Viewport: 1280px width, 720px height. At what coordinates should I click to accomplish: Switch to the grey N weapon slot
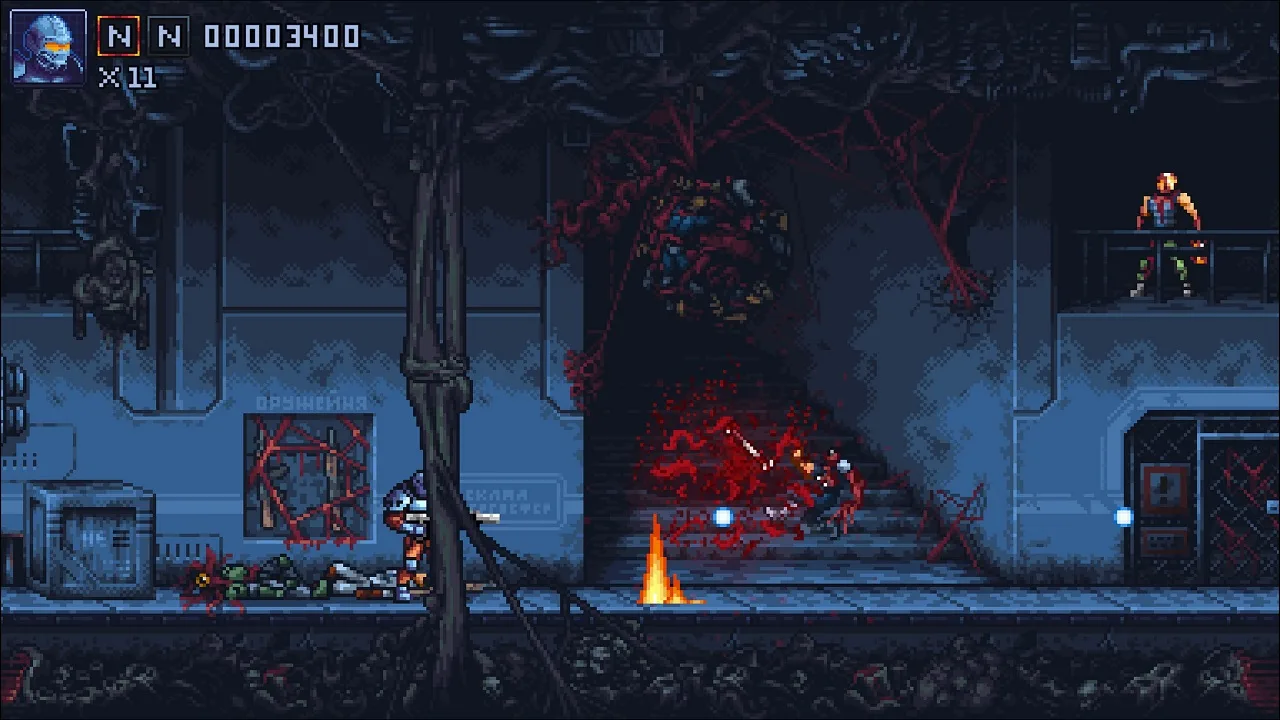coord(169,37)
